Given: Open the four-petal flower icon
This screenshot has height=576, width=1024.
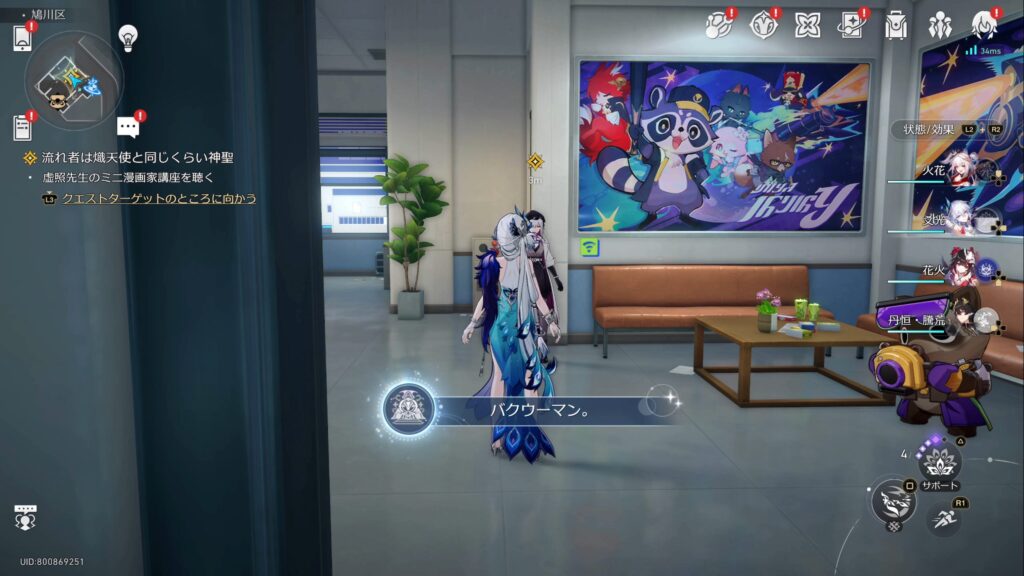Looking at the screenshot, I should coord(807,25).
